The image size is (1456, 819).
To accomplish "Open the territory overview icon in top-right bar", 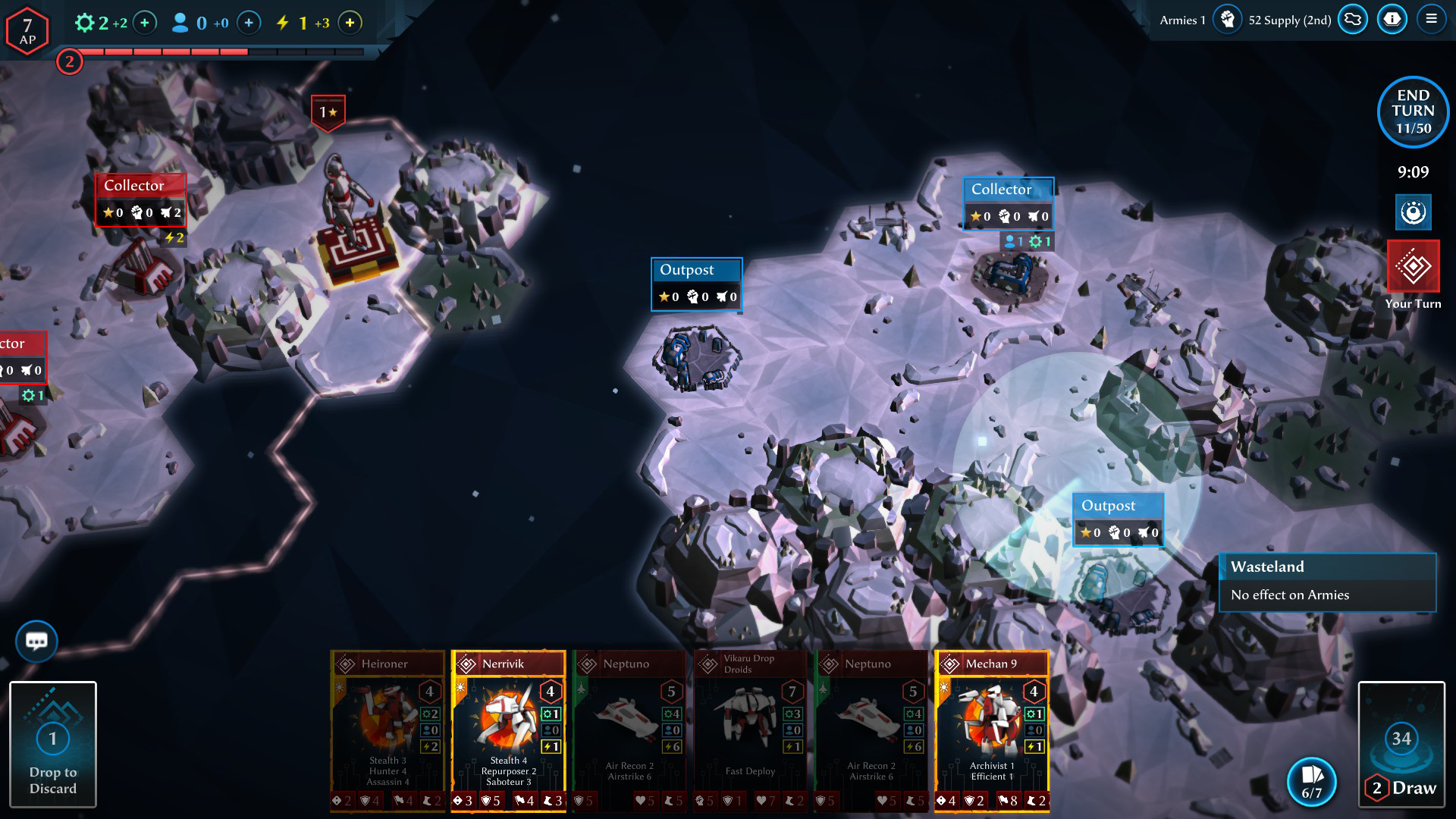I will (x=1353, y=20).
